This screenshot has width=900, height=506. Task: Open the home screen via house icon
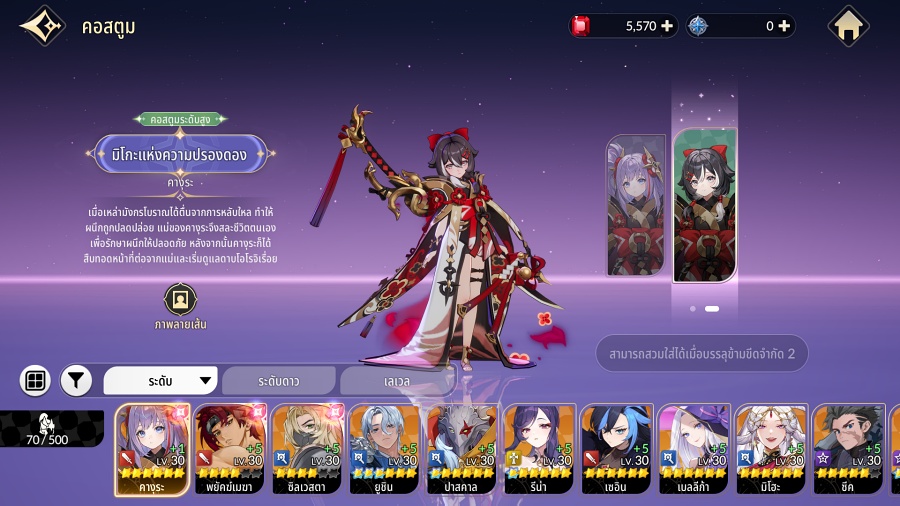pos(848,27)
